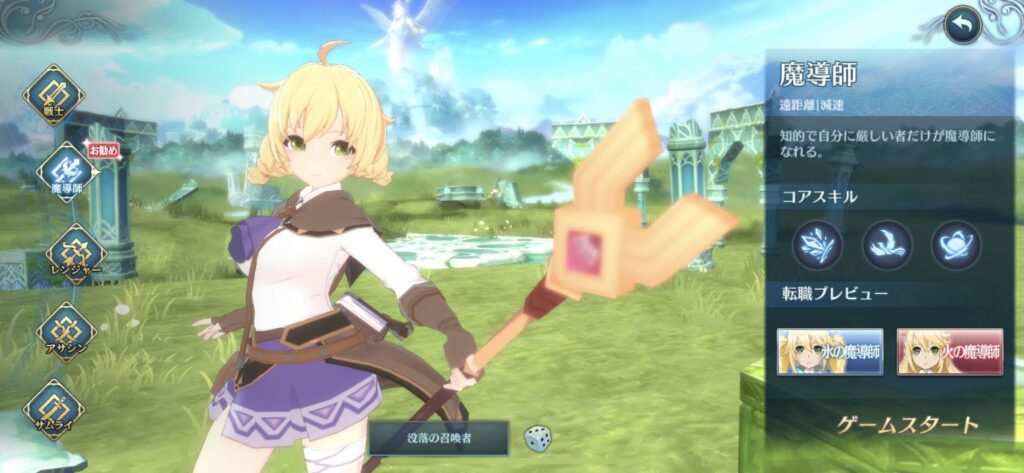Randomize the name with the dice icon

537,437
